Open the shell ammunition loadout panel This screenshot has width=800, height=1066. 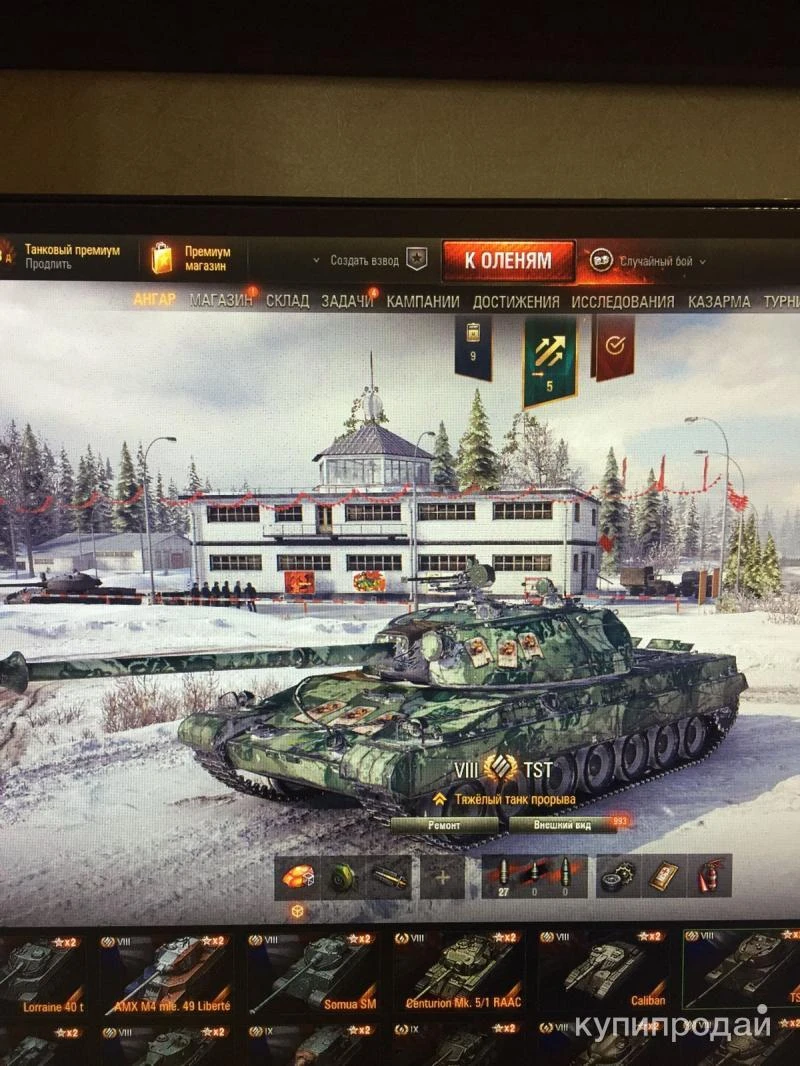click(x=532, y=877)
